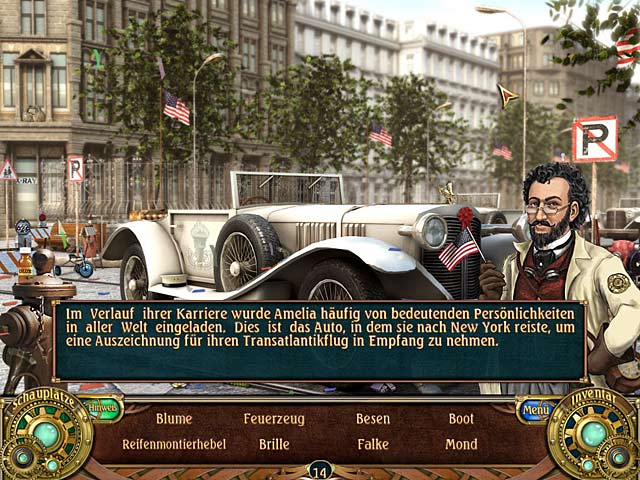
Task: Use the Hinweis hint button
Action: tap(102, 408)
